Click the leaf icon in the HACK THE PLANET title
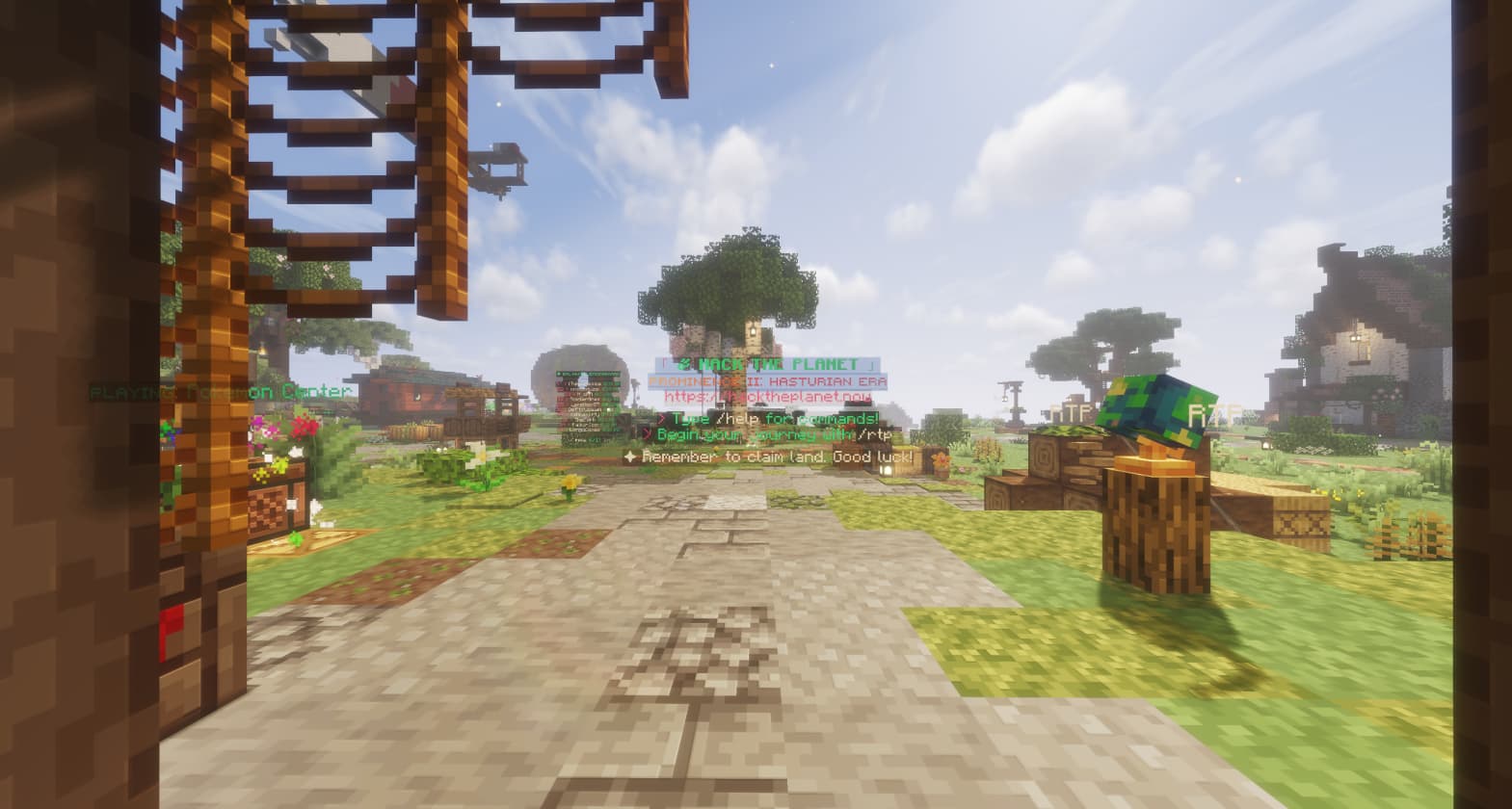 click(x=686, y=363)
